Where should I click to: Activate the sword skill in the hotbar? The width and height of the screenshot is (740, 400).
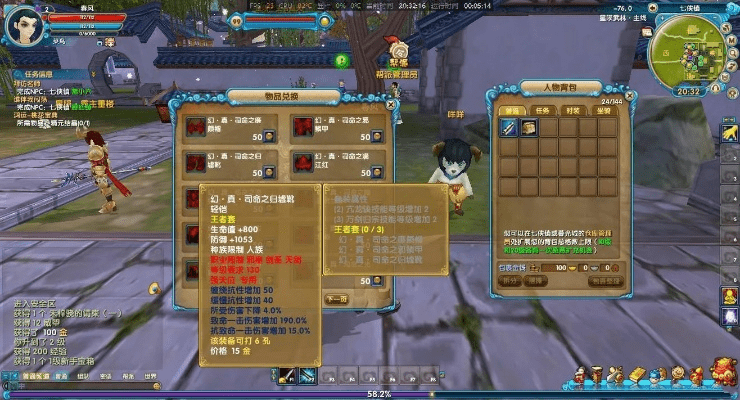tap(287, 377)
